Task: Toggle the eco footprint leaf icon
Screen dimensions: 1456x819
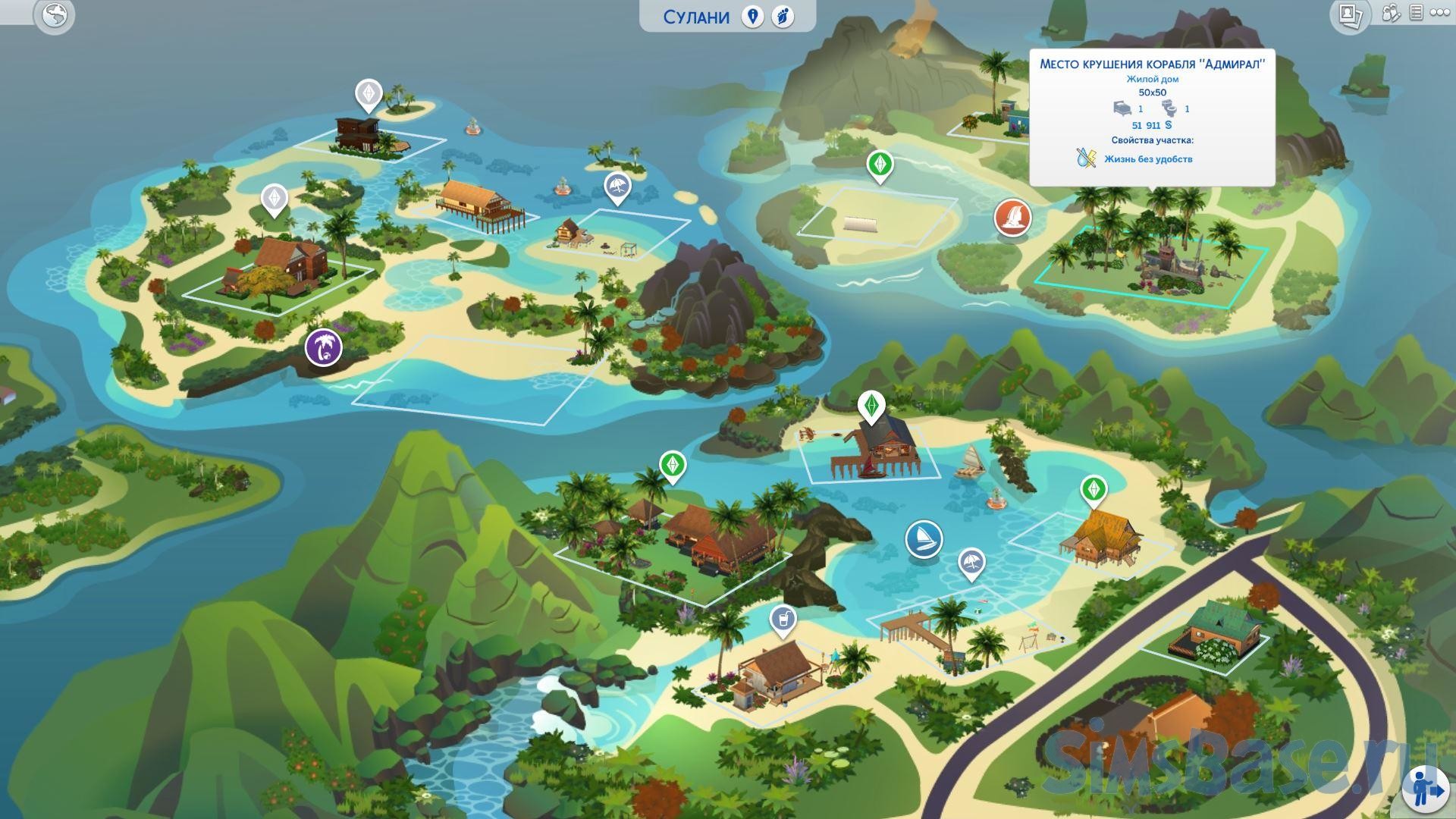Action: point(783,17)
